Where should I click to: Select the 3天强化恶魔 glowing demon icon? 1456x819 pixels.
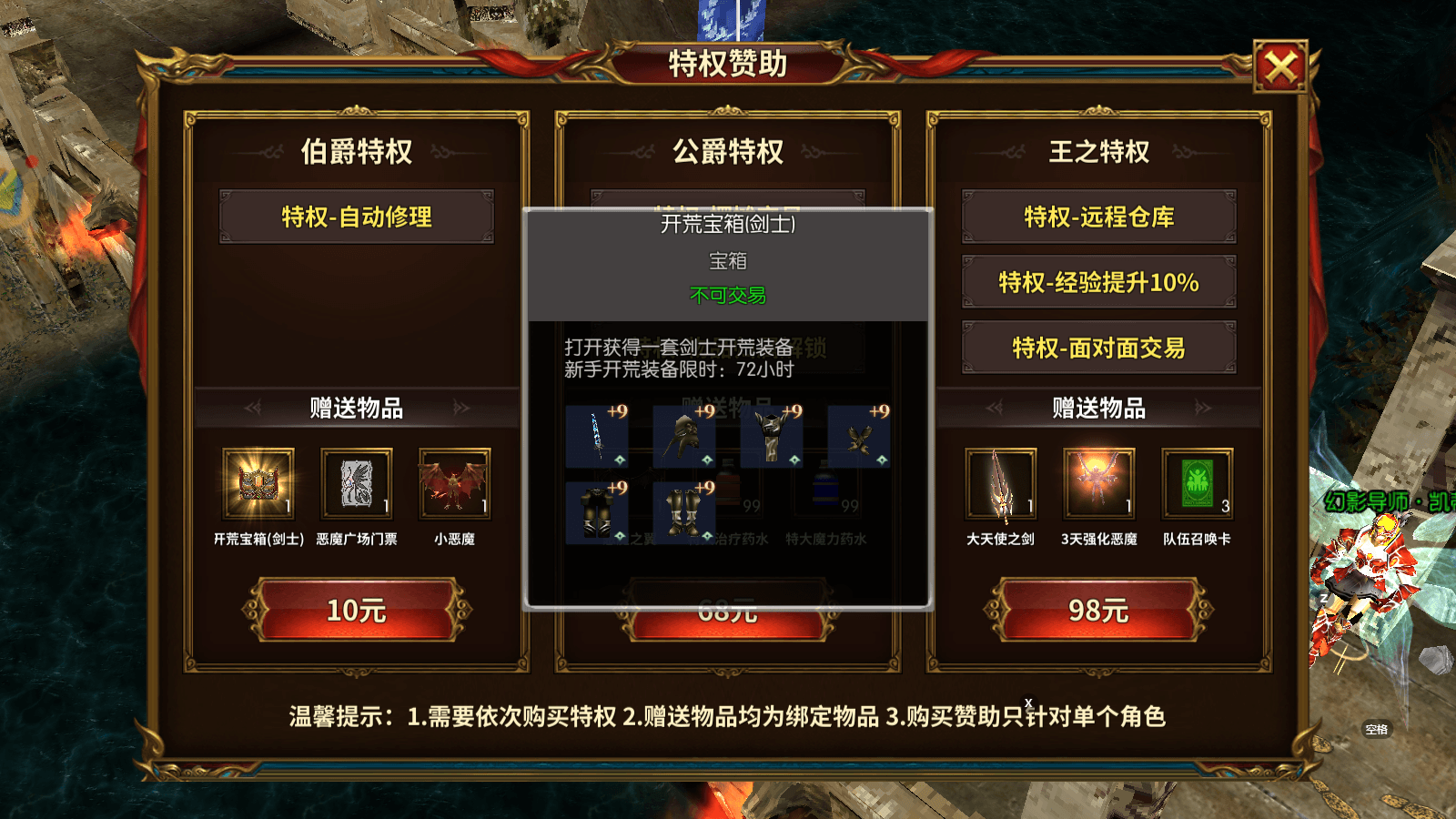tap(1098, 482)
